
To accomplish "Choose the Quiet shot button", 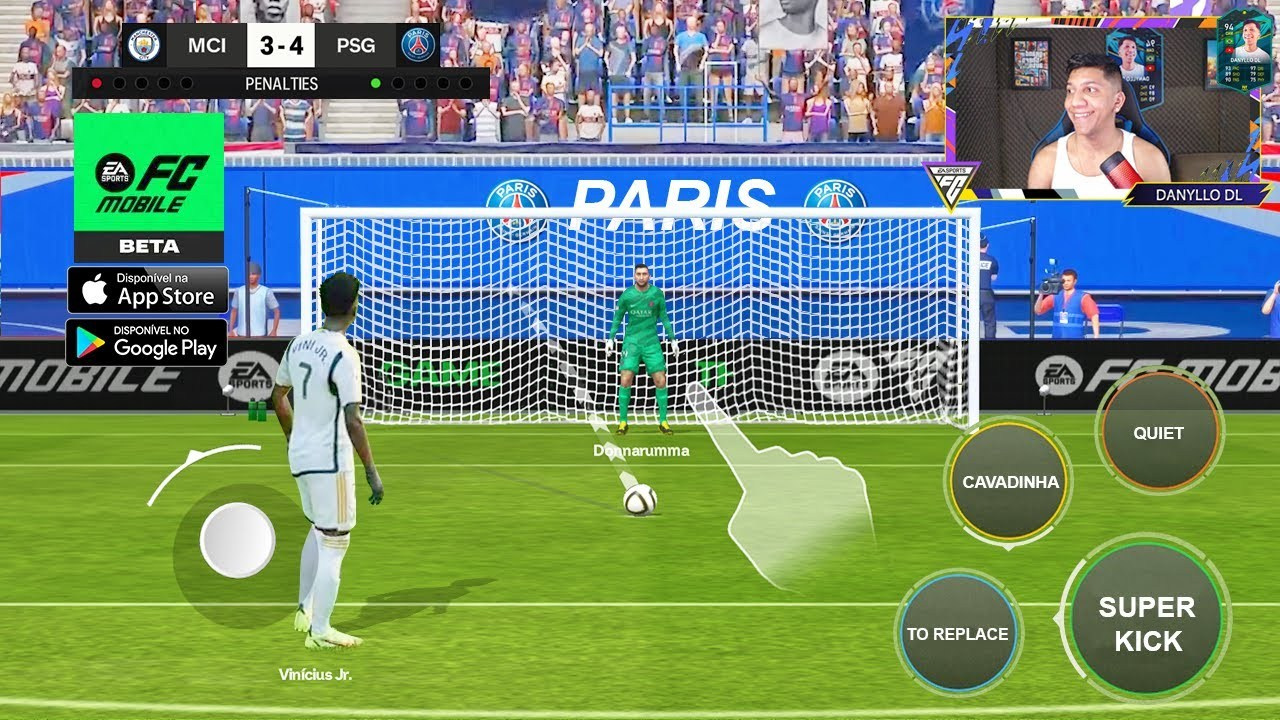I will [x=1158, y=433].
